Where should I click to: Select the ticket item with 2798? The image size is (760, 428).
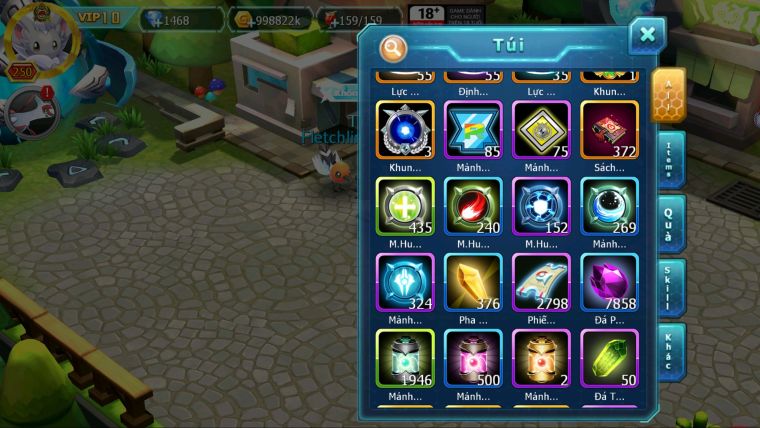541,282
